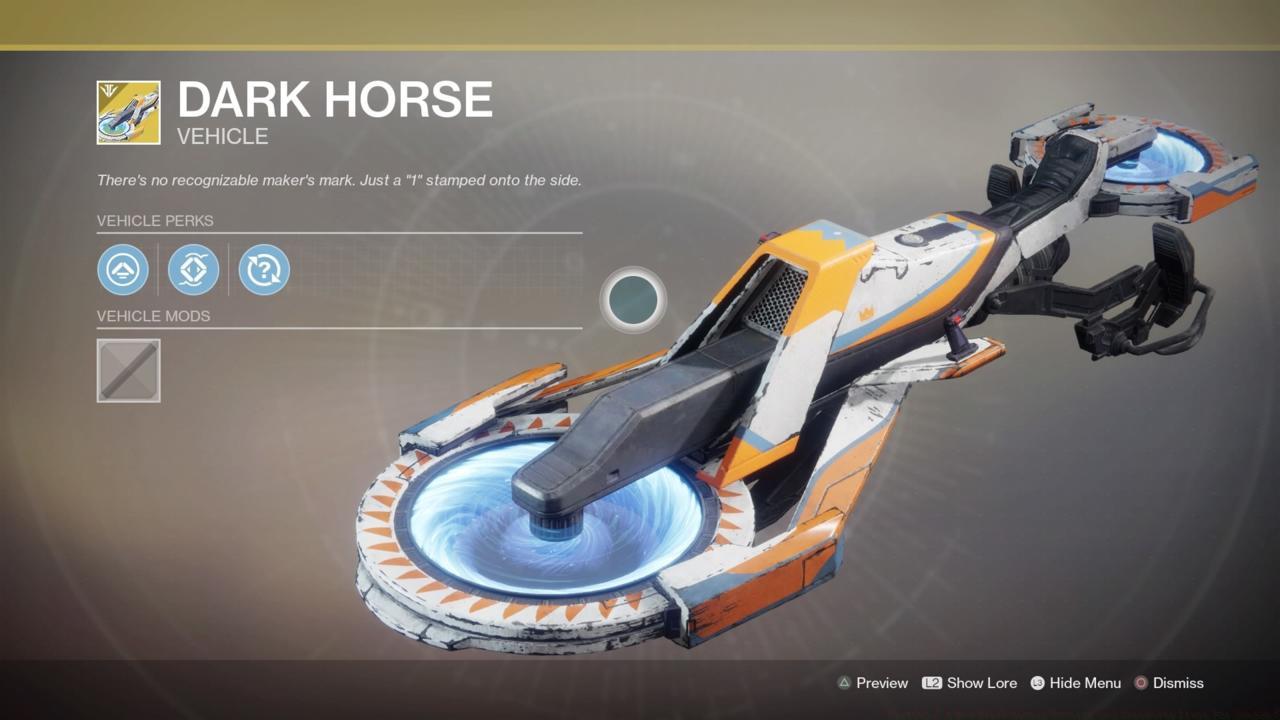Toggle the teal orb beside the perks
1280x720 pixels.
[632, 299]
